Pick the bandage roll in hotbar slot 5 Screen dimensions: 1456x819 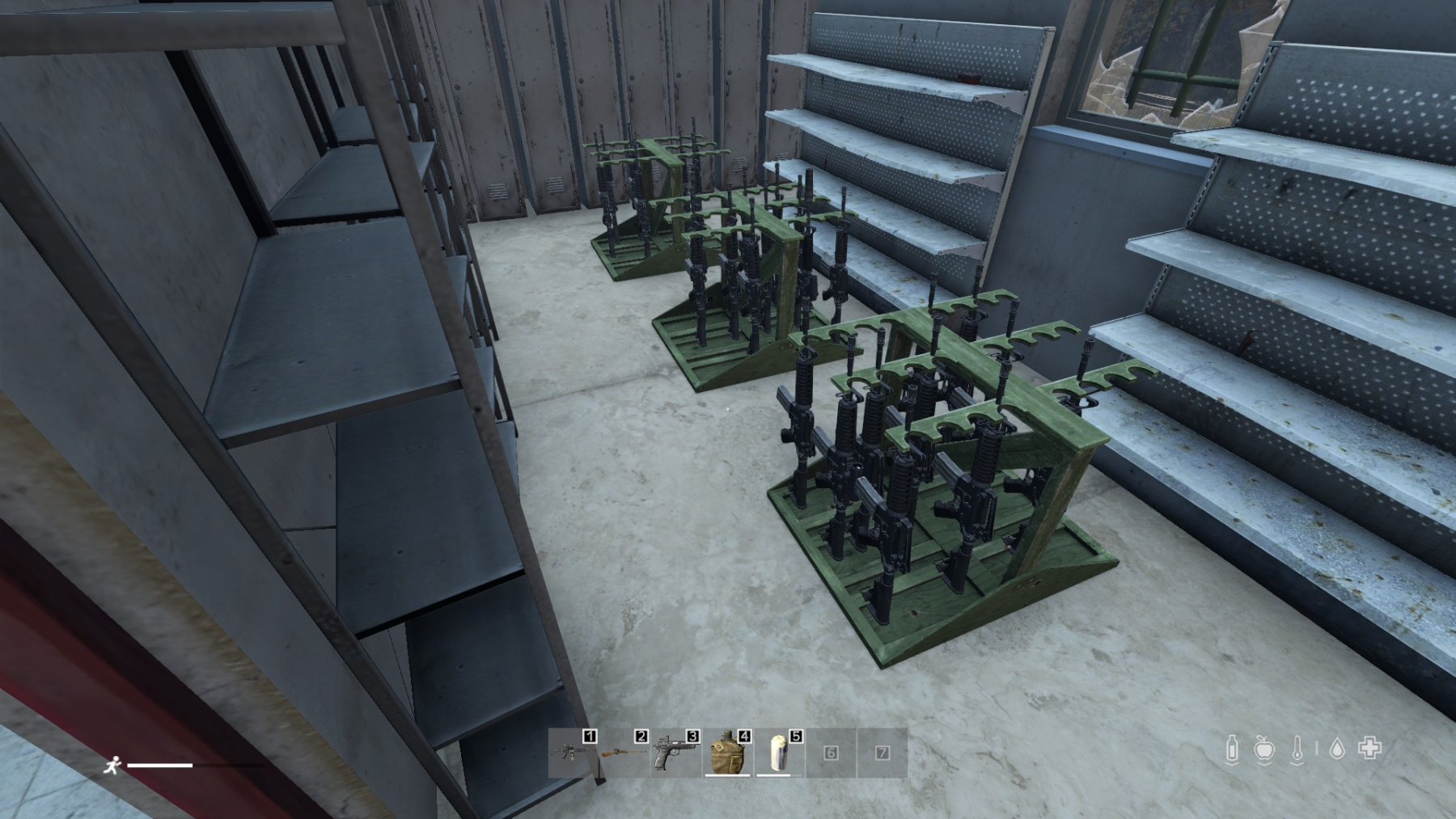click(x=779, y=753)
